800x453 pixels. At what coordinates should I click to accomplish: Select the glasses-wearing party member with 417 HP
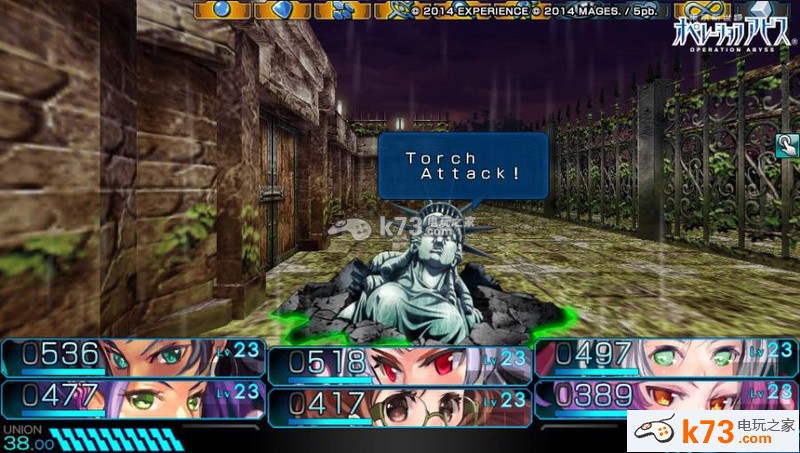pos(399,405)
